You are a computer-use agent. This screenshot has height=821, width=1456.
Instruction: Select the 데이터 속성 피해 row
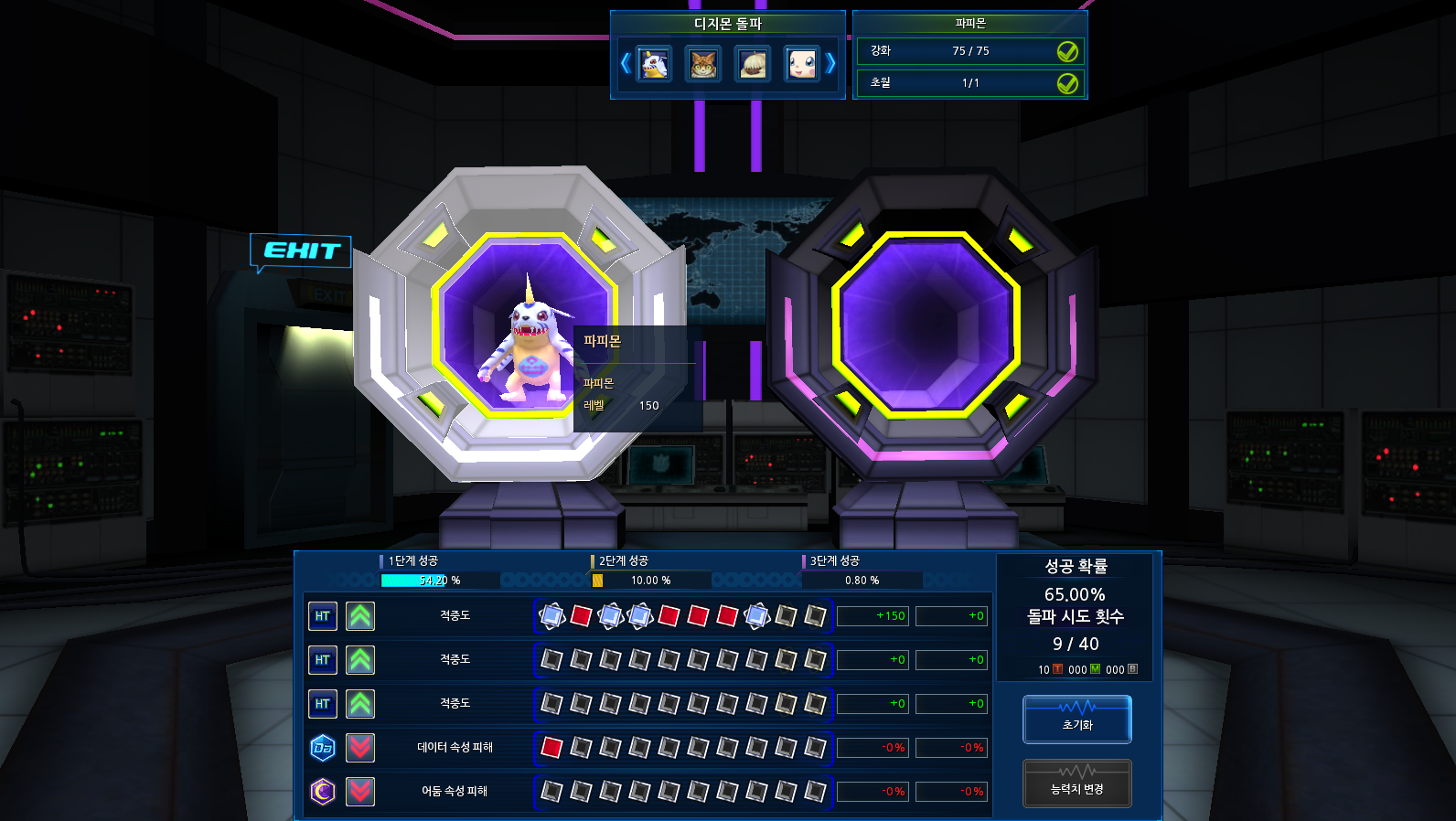[455, 748]
